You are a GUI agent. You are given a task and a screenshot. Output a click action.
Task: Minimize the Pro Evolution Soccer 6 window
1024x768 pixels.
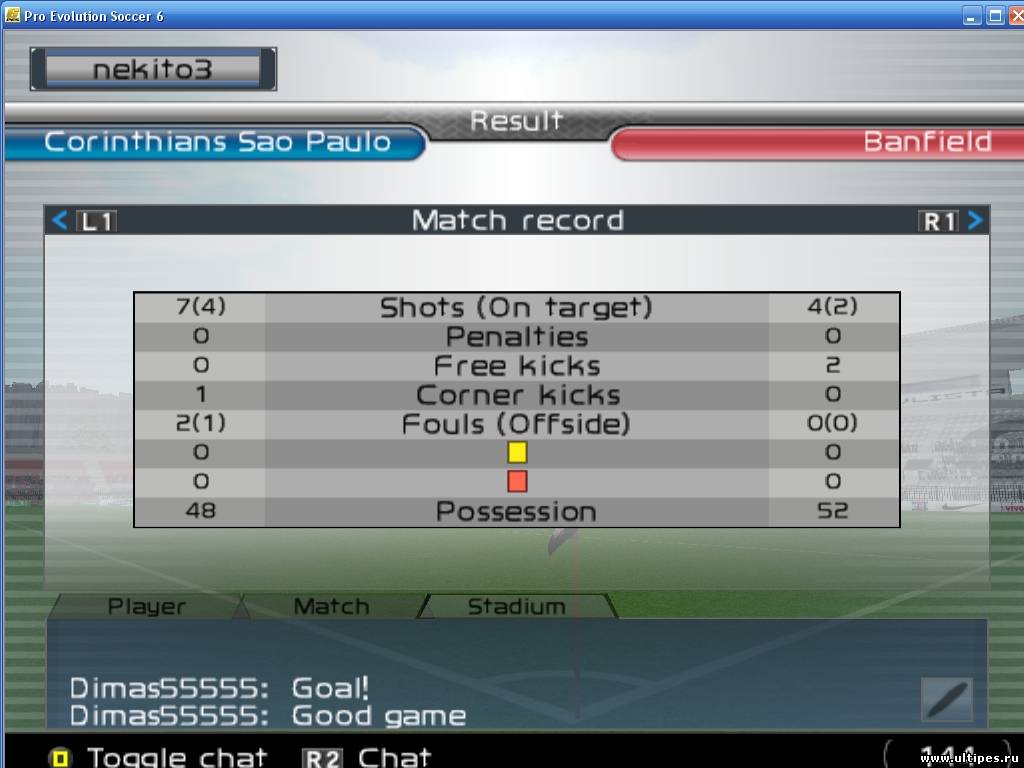click(x=972, y=15)
